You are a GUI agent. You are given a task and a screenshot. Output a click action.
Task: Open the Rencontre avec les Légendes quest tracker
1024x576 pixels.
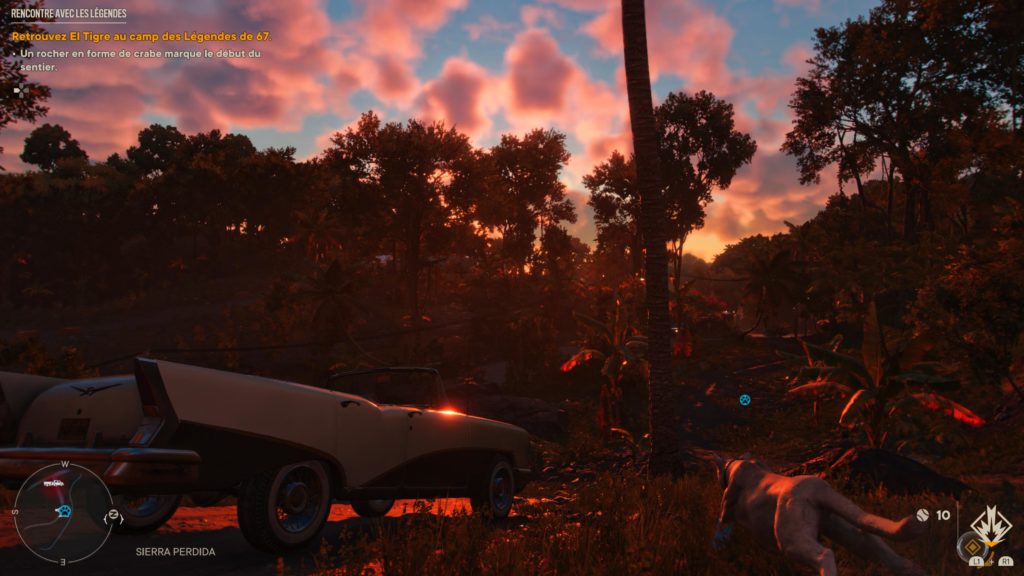pos(69,14)
